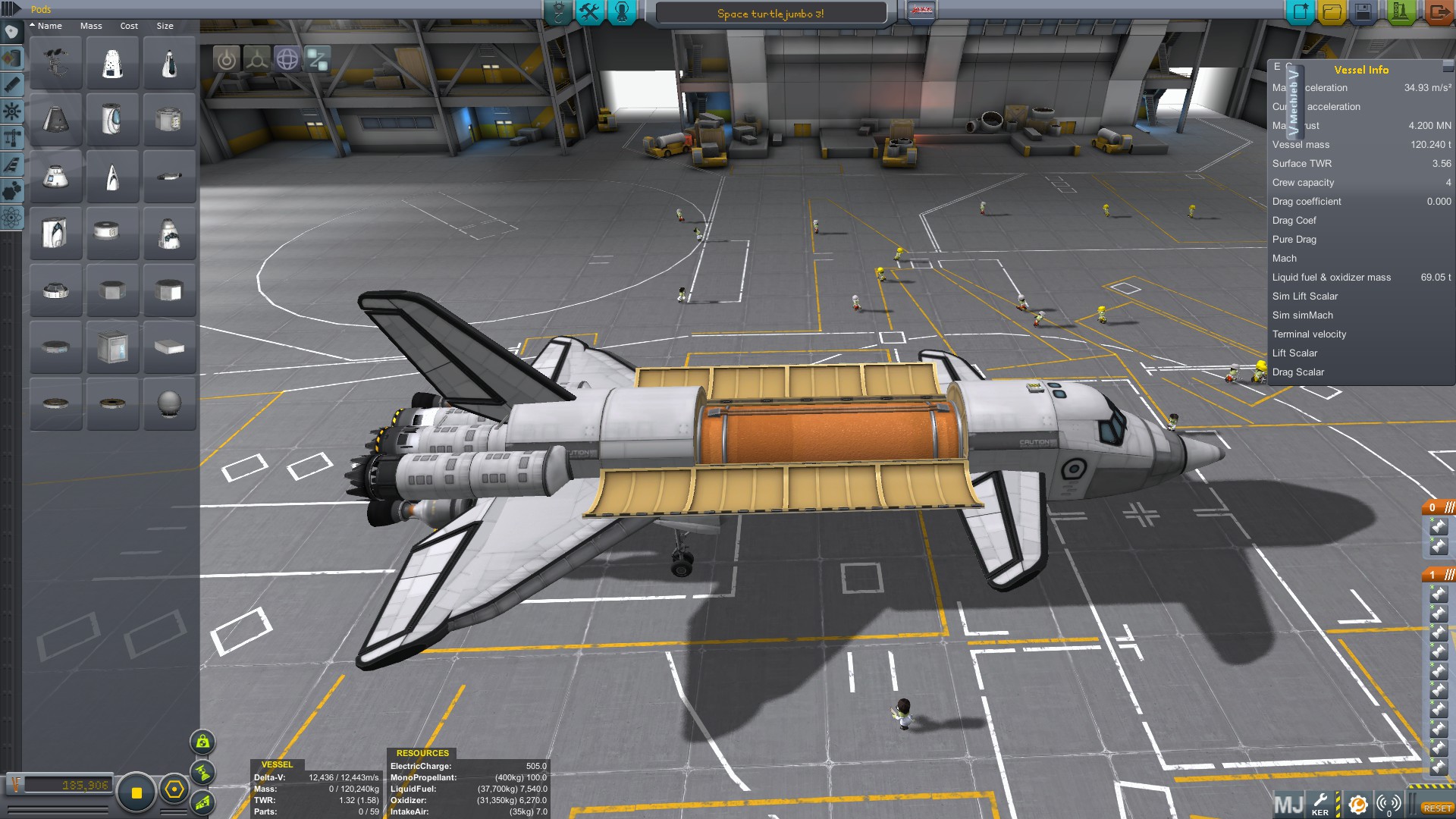Switch to the action groups editor
Image resolution: width=1456 pixels, height=819 pixels.
click(x=589, y=12)
